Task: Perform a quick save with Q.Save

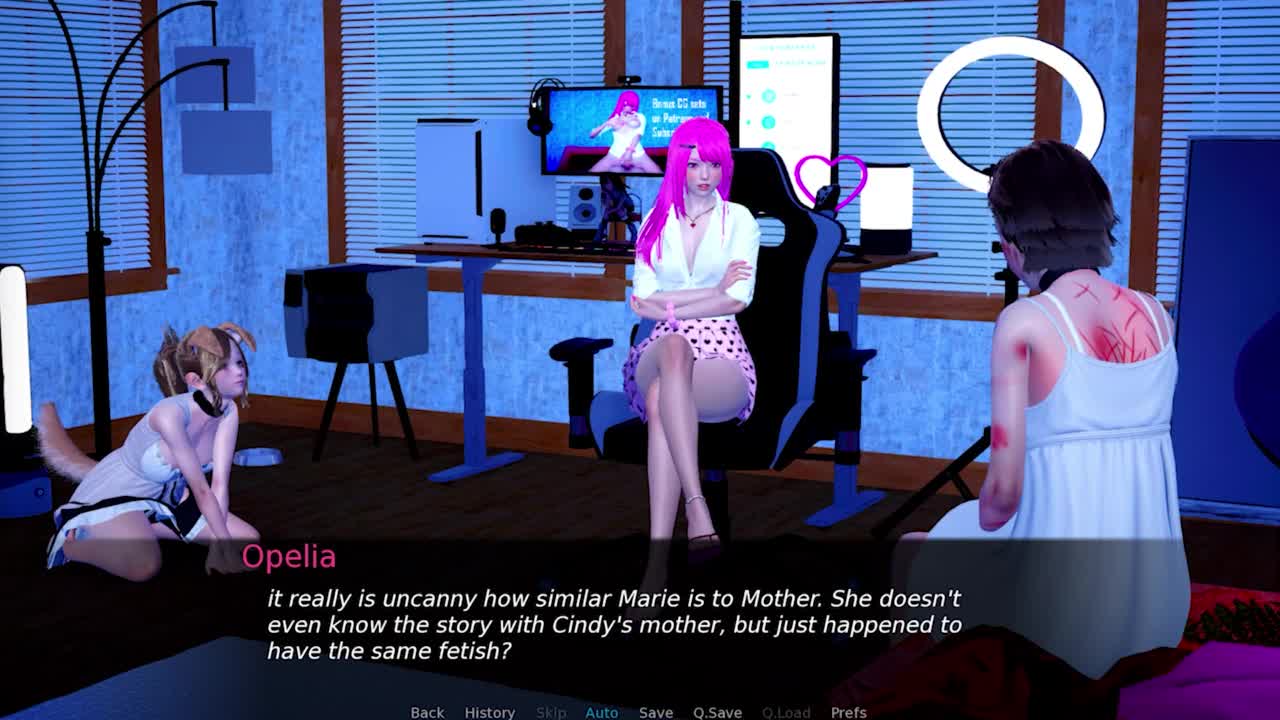Action: tap(717, 712)
